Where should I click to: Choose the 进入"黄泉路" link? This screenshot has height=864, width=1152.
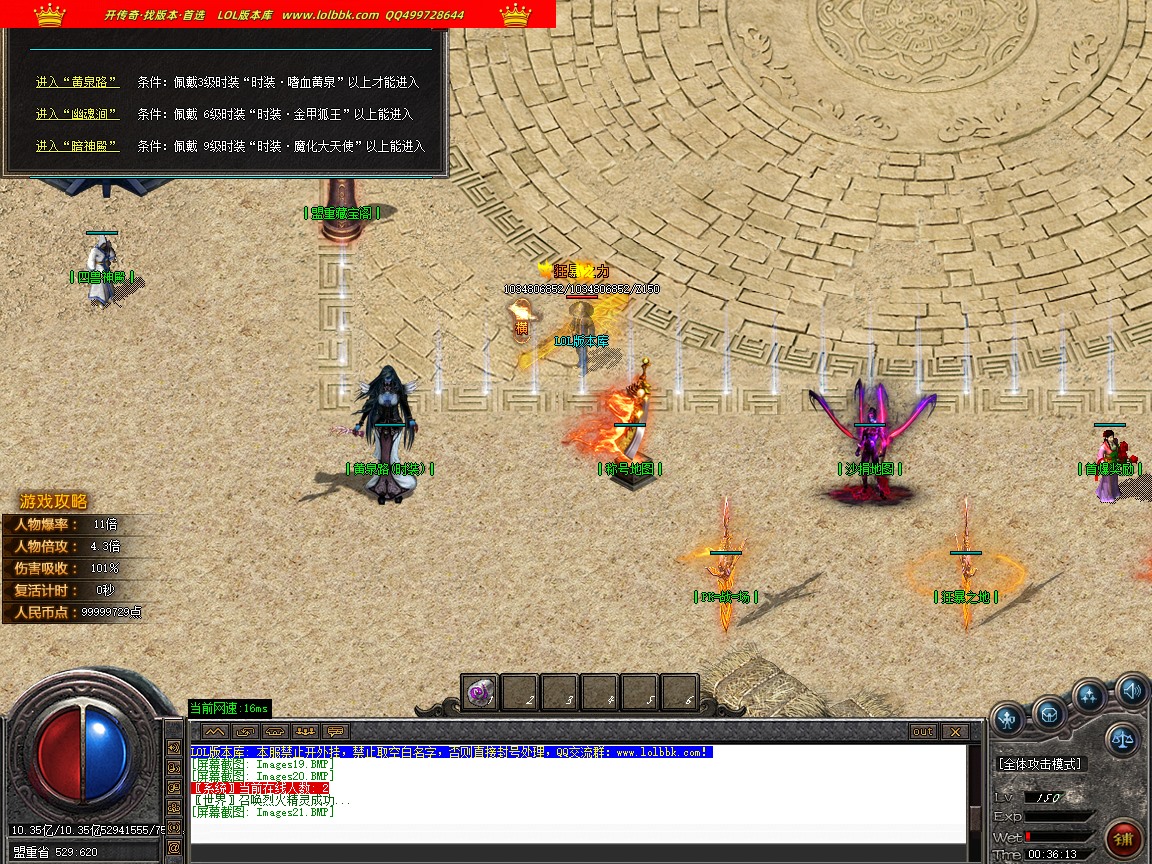click(77, 82)
